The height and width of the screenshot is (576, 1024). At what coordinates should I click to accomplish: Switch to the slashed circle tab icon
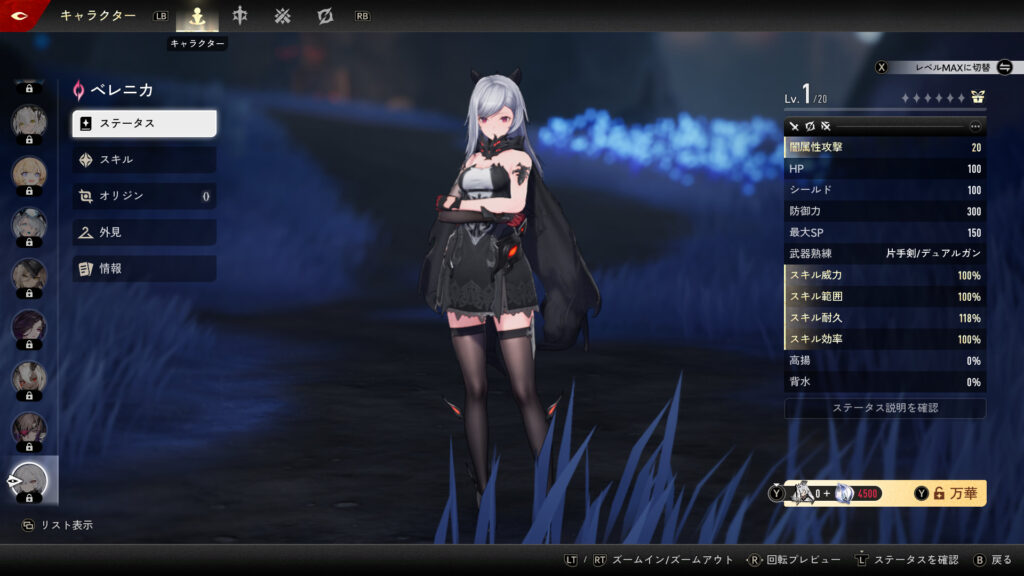point(325,16)
